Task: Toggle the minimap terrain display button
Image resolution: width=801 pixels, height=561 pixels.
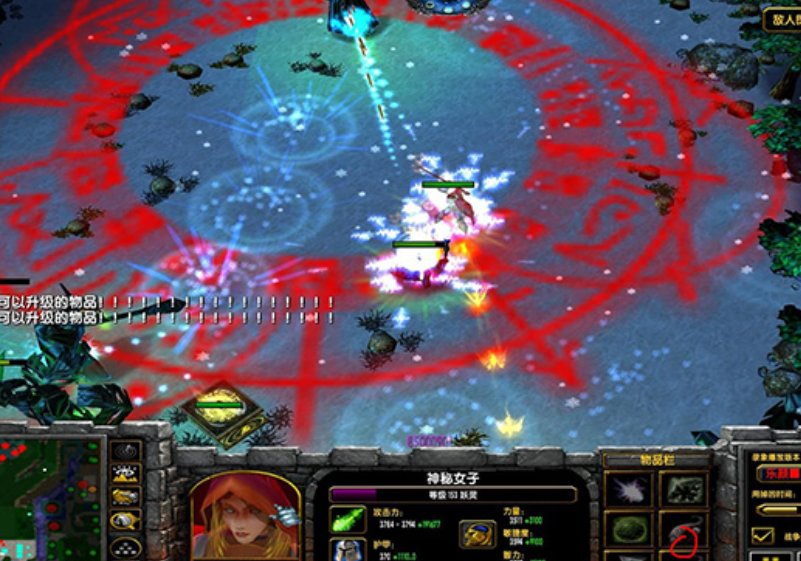Action: (x=125, y=474)
